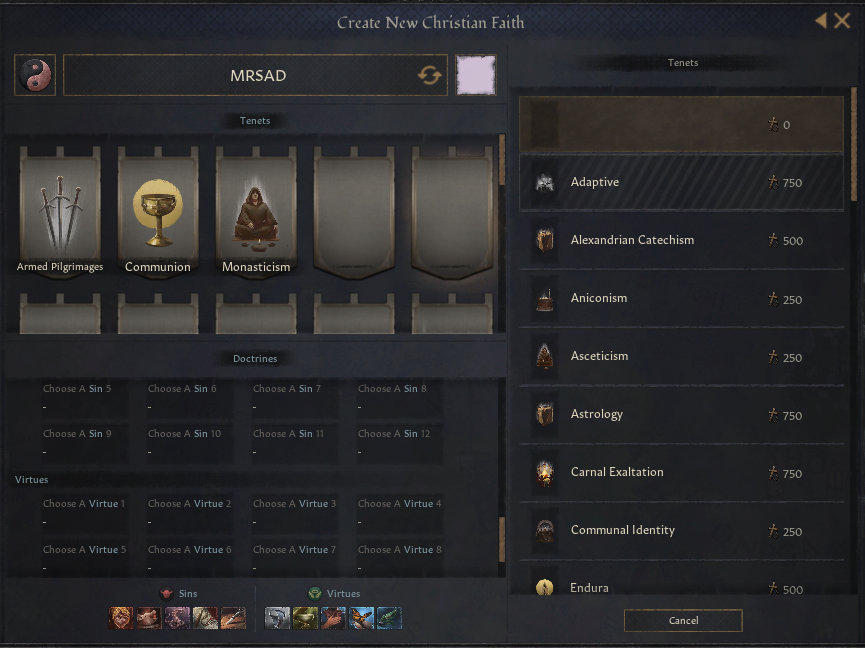Screen dimensions: 865x648
Task: Select the Monasticism tenet slot
Action: click(256, 211)
